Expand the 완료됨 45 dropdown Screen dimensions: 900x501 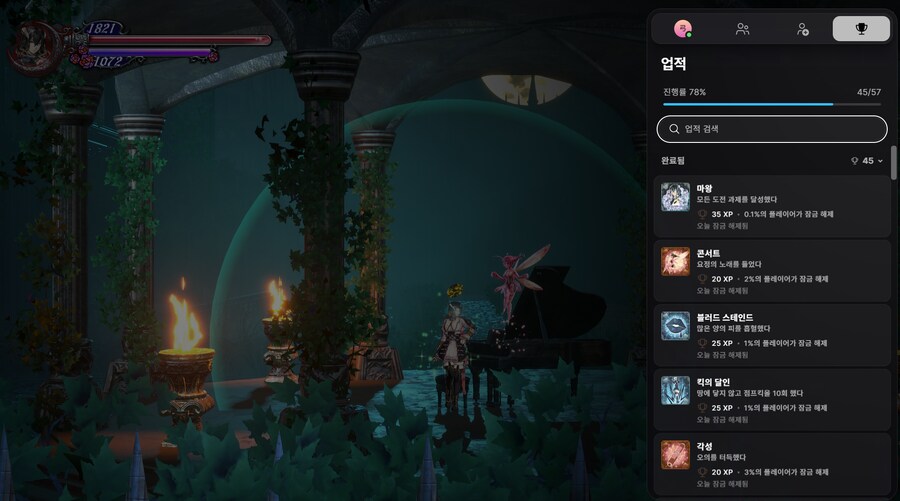867,161
